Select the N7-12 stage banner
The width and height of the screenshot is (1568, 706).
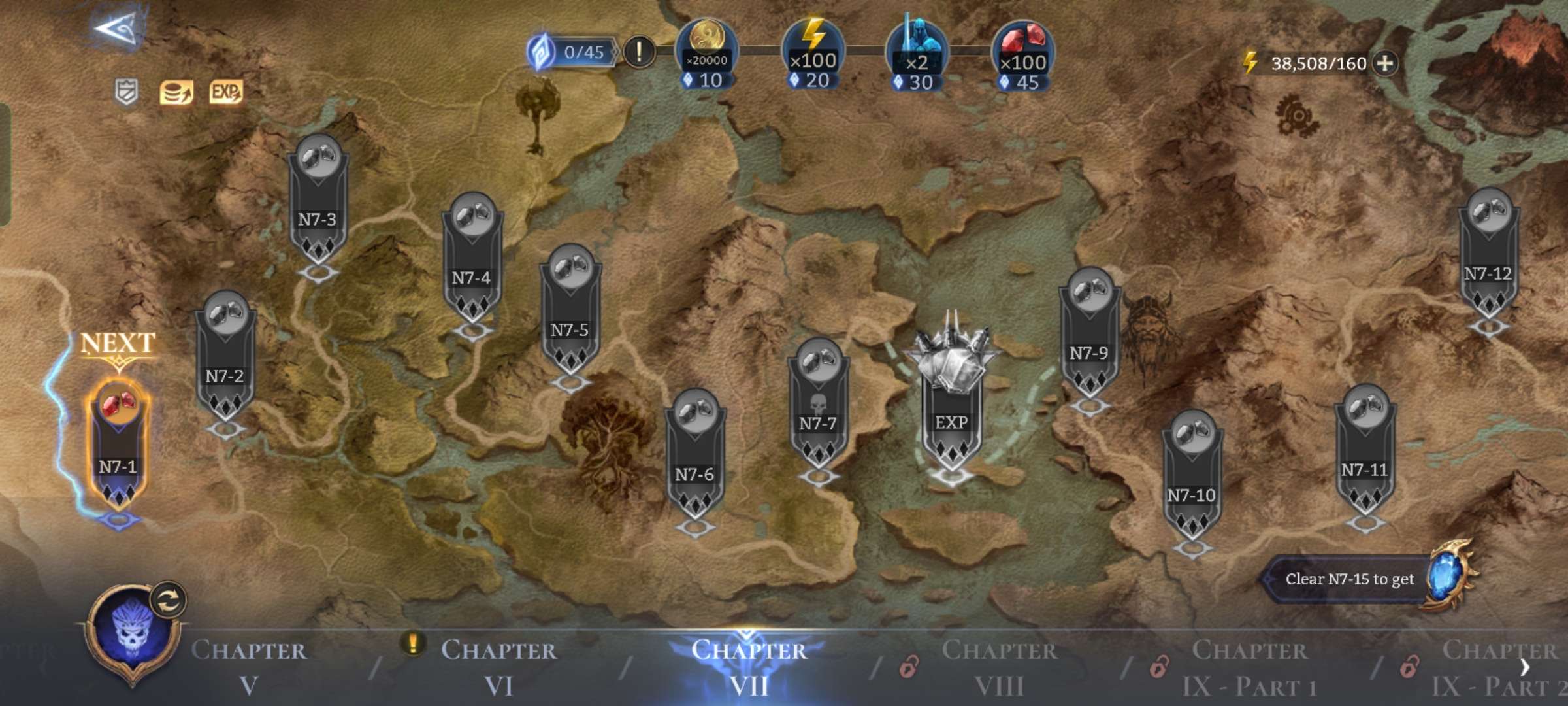[1488, 256]
